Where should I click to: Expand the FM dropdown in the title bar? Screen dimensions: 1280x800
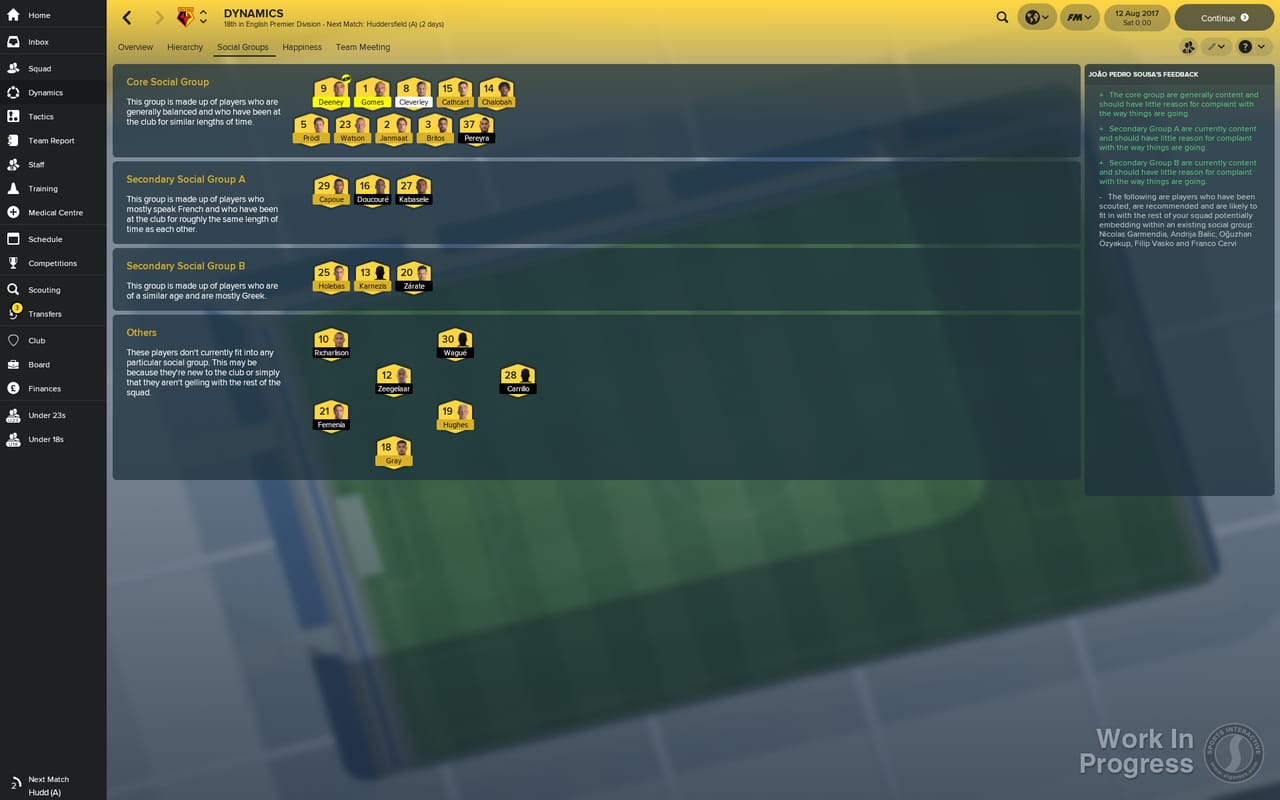[1078, 17]
